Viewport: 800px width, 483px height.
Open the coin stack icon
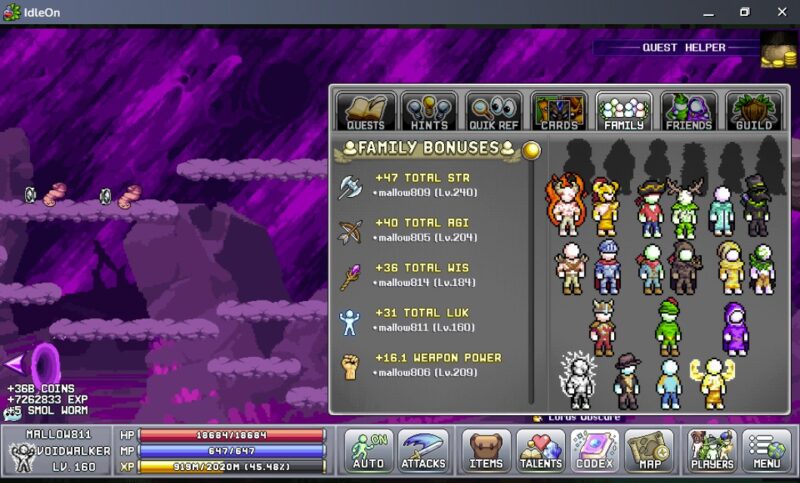(x=779, y=49)
